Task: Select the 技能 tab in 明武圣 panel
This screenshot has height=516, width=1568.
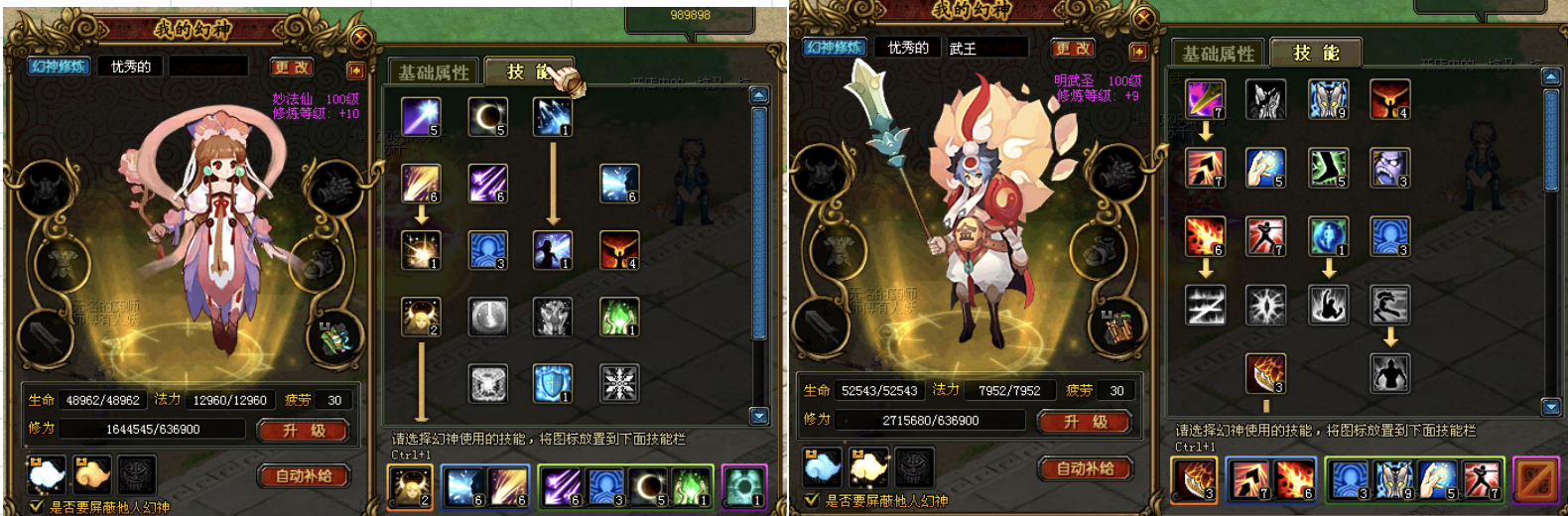Action: coord(1316,53)
